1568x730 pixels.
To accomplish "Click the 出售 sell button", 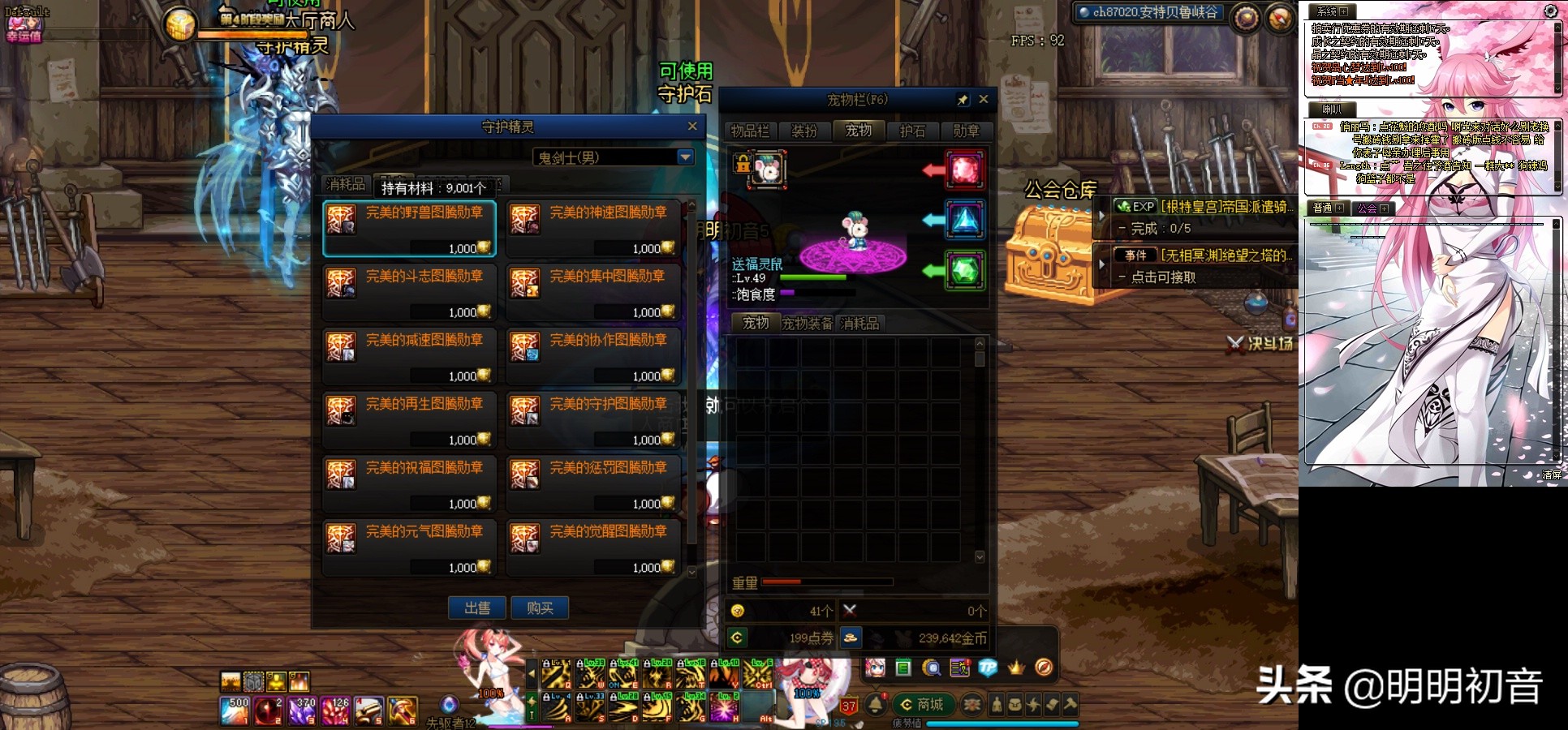I will point(477,608).
